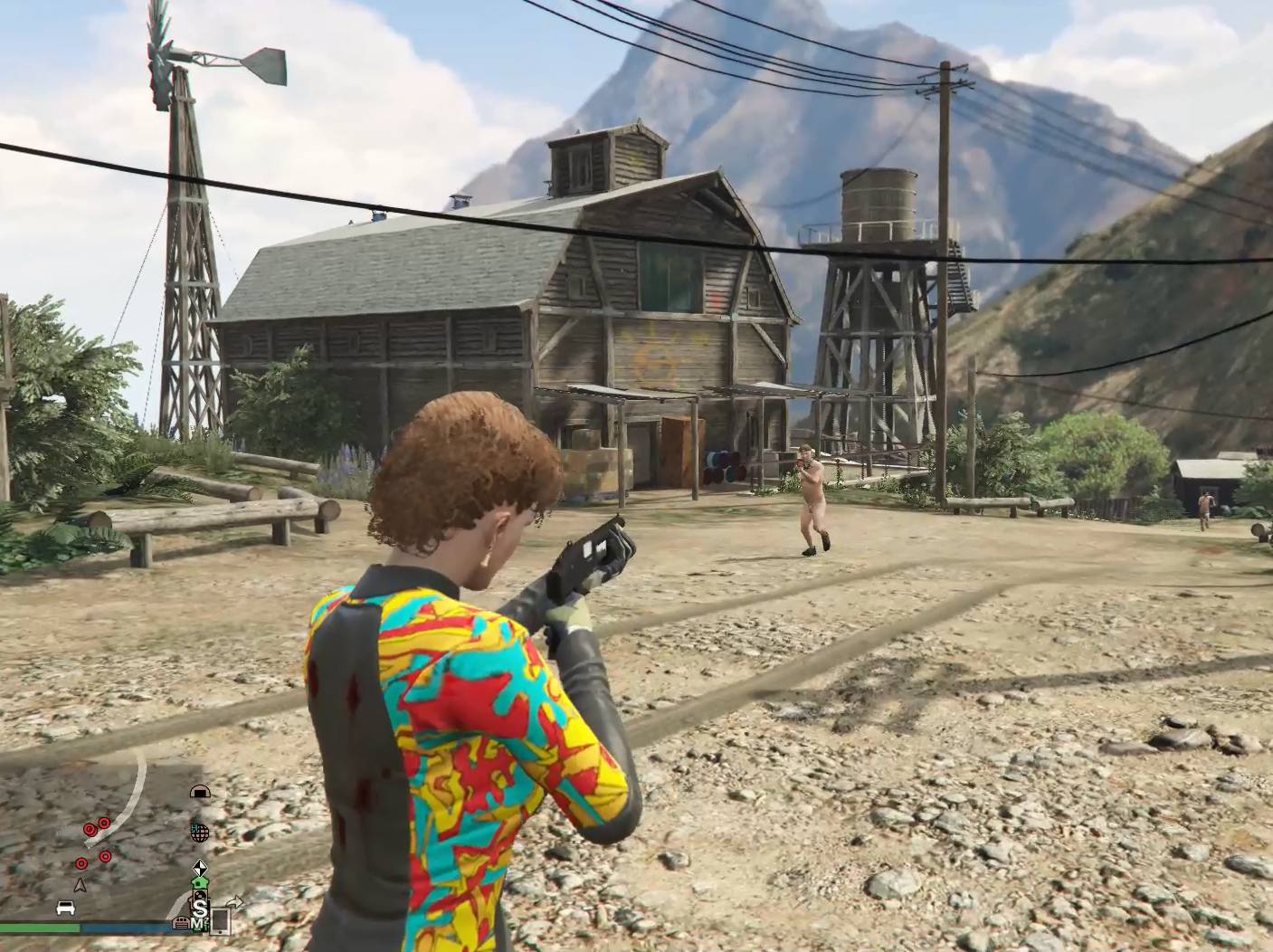Click the globe website blip marked H
Image resolution: width=1273 pixels, height=952 pixels.
tap(201, 832)
